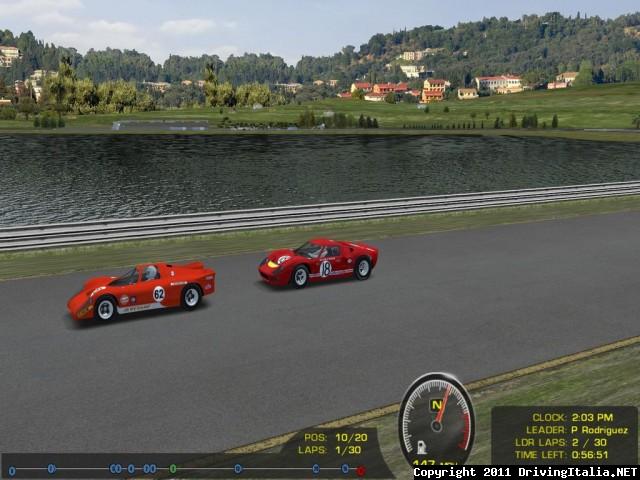Viewport: 640px width, 480px height.
Task: Select the green marker on the track progress bar
Action: (x=173, y=468)
